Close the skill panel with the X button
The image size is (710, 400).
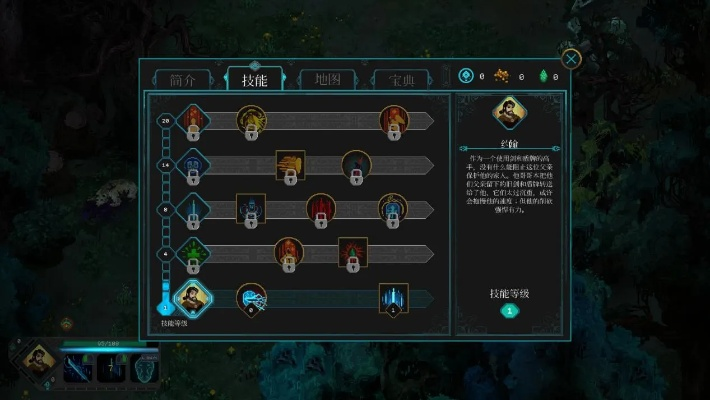(x=572, y=59)
